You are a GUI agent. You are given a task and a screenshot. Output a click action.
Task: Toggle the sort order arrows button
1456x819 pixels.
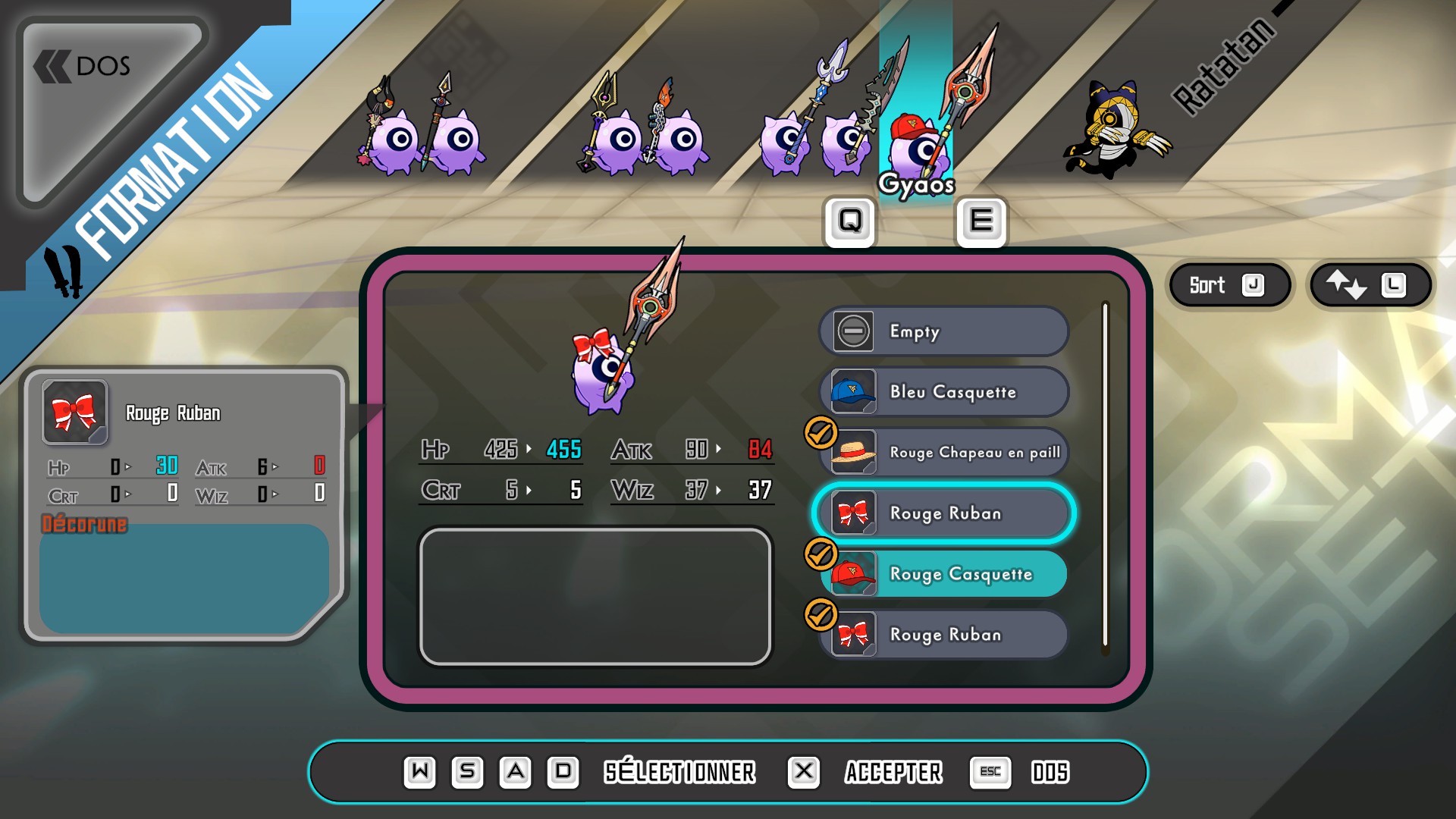point(1370,285)
